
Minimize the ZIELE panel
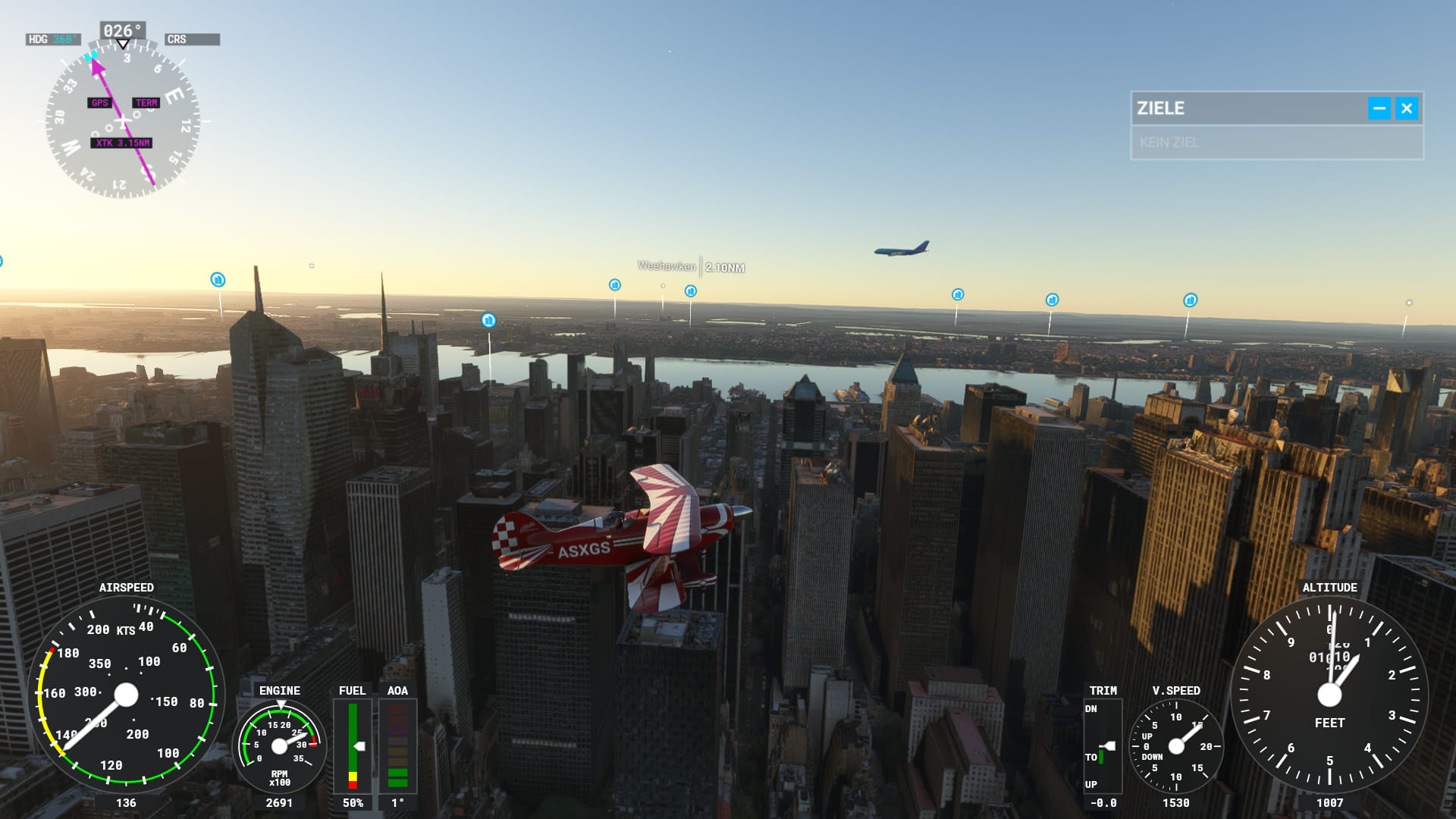[1379, 108]
